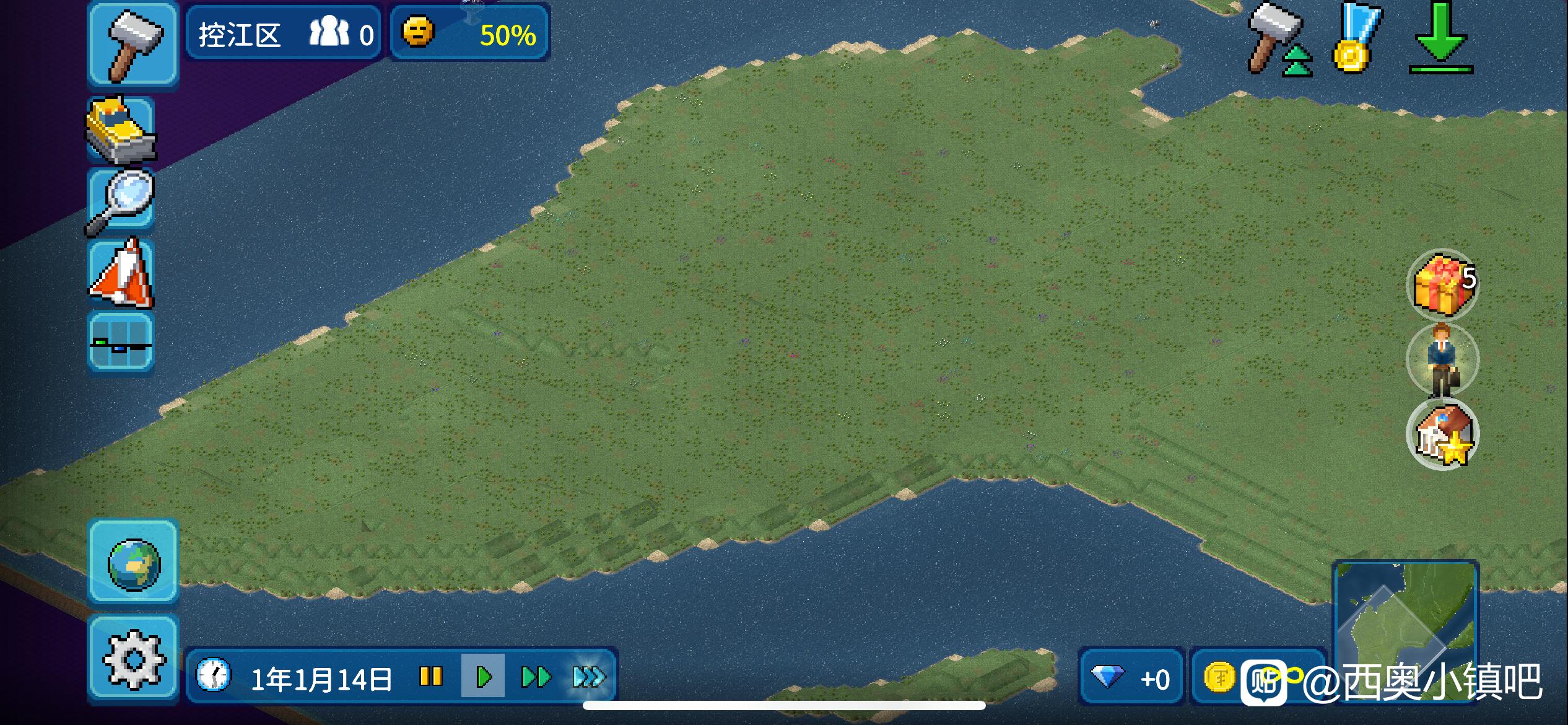Open the orange megaphone alerts
The image size is (1568, 725).
pyautogui.click(x=122, y=274)
